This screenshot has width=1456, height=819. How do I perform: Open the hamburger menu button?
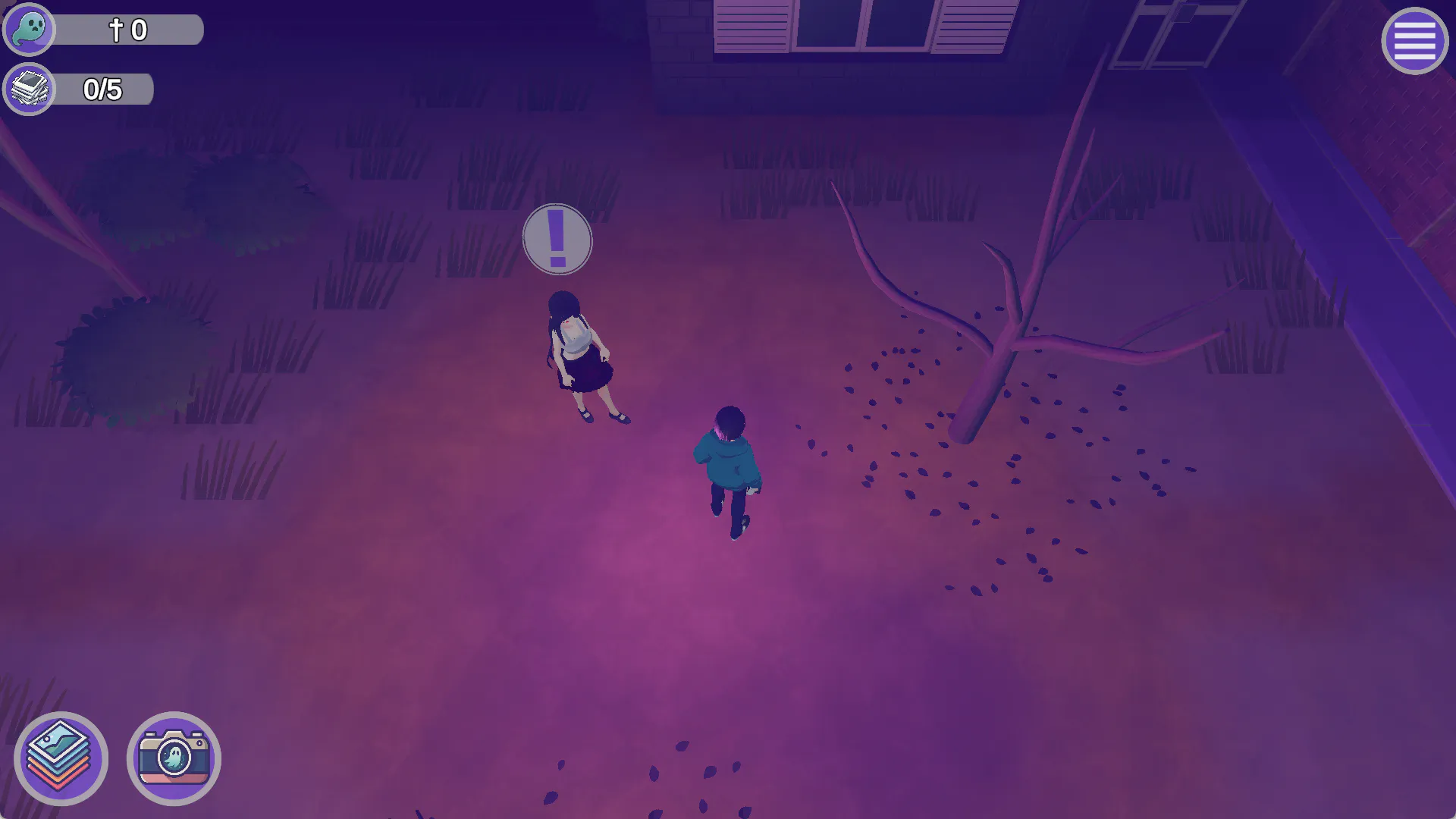tap(1414, 41)
